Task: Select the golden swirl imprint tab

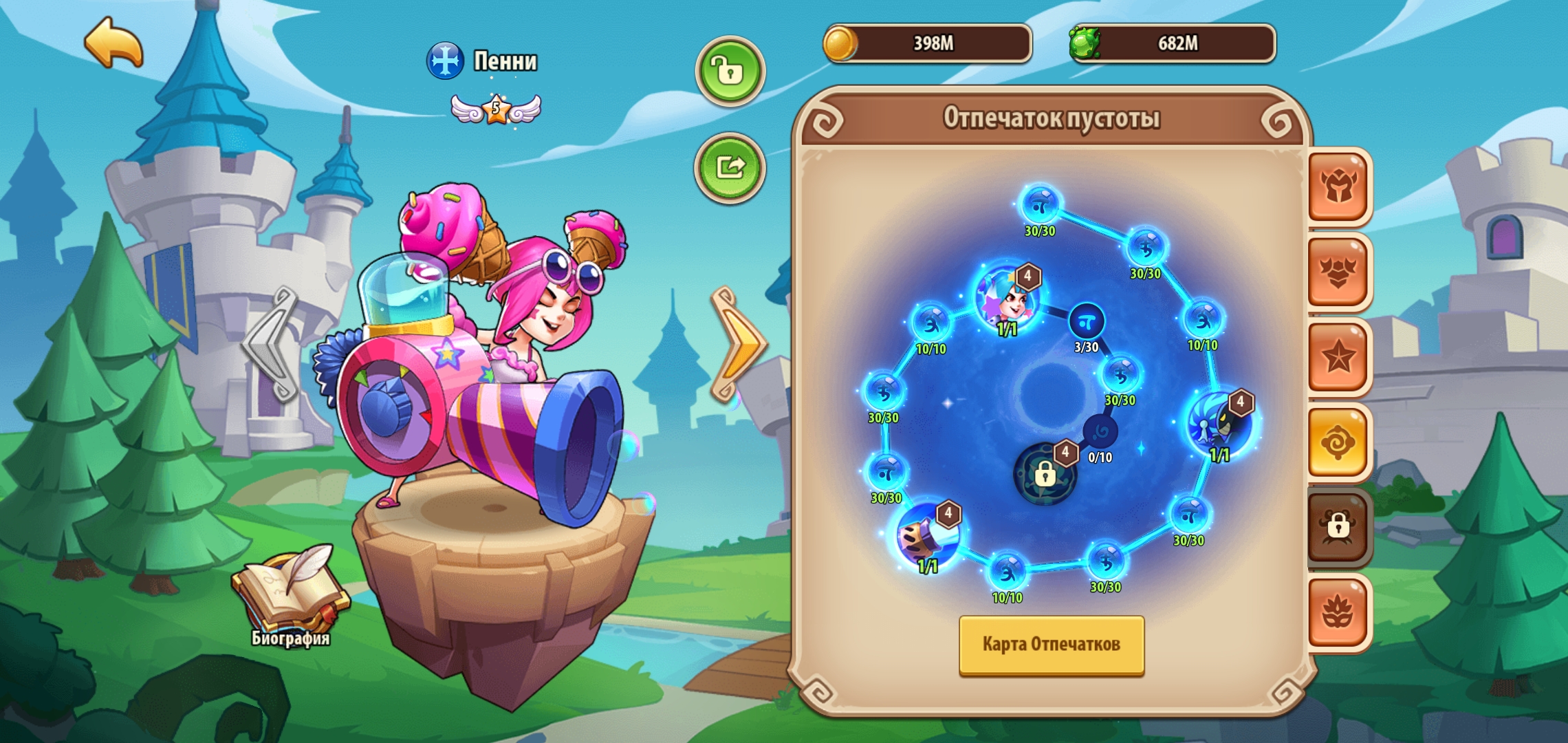Action: (1338, 442)
